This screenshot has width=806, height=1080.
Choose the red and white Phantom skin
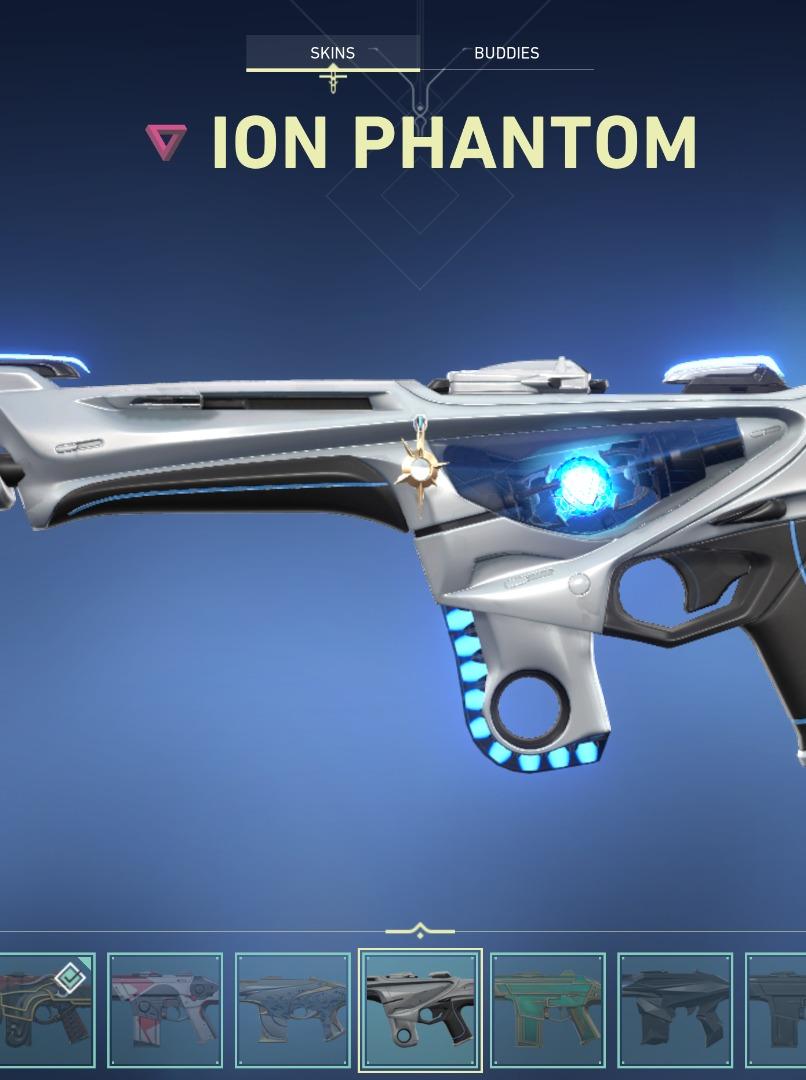click(x=165, y=1009)
